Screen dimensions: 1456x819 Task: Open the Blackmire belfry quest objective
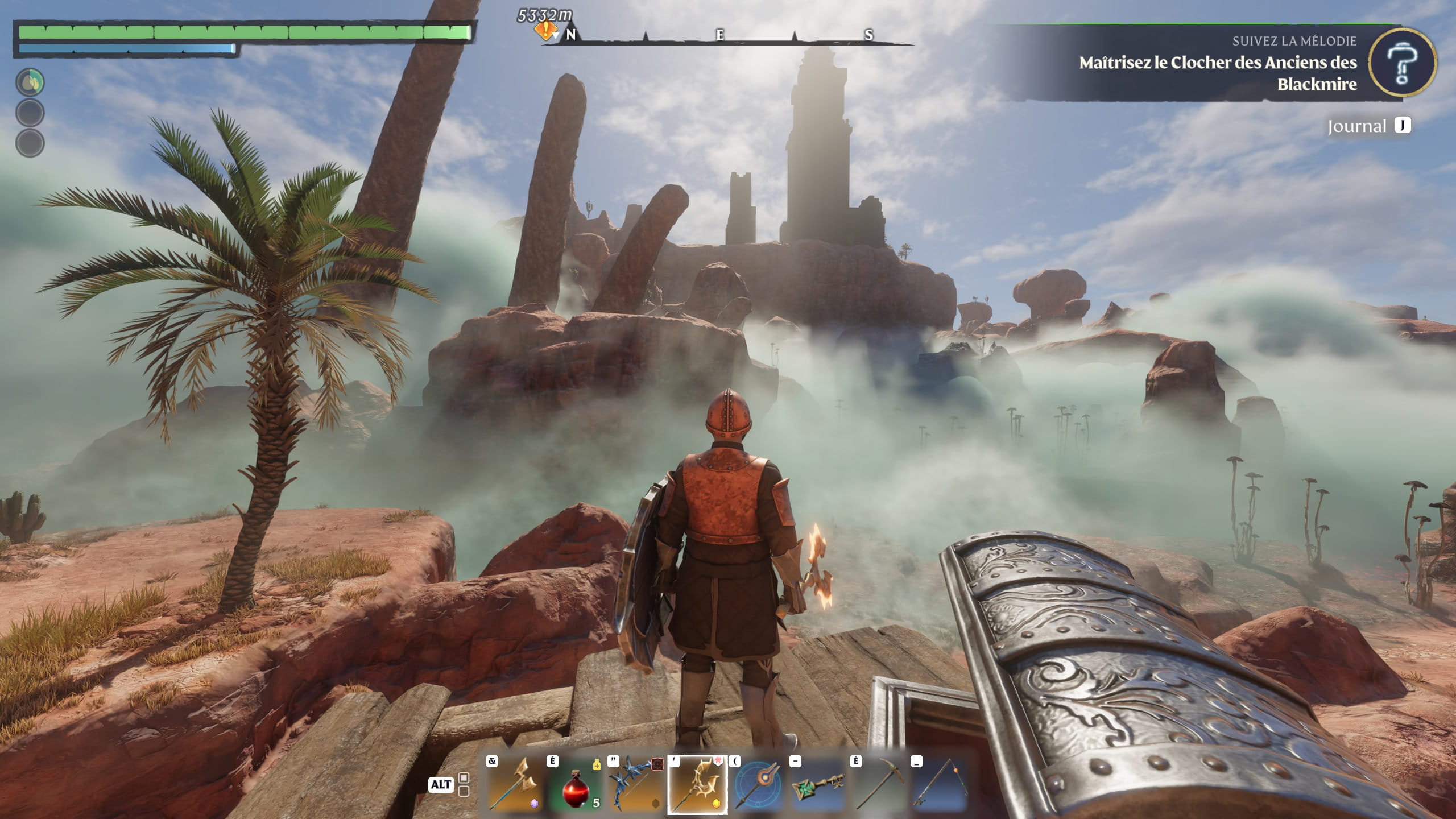pos(1217,73)
